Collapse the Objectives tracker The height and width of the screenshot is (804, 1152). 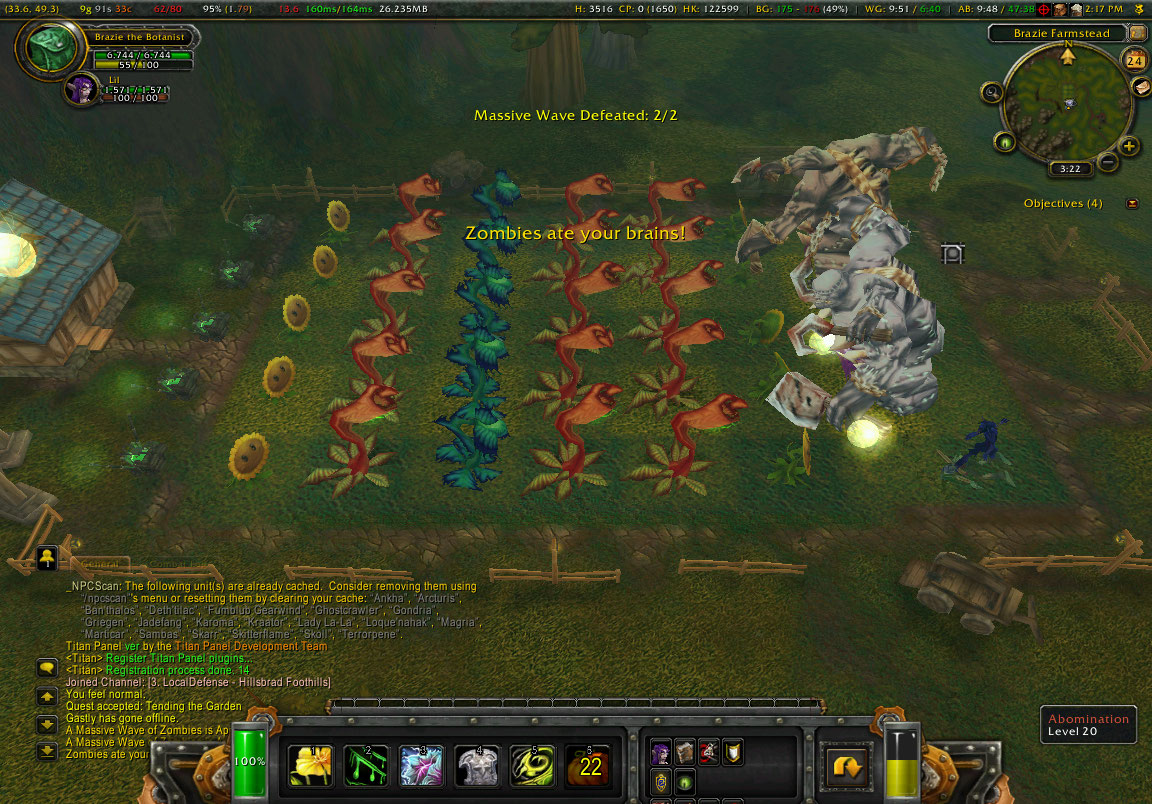pos(1132,204)
